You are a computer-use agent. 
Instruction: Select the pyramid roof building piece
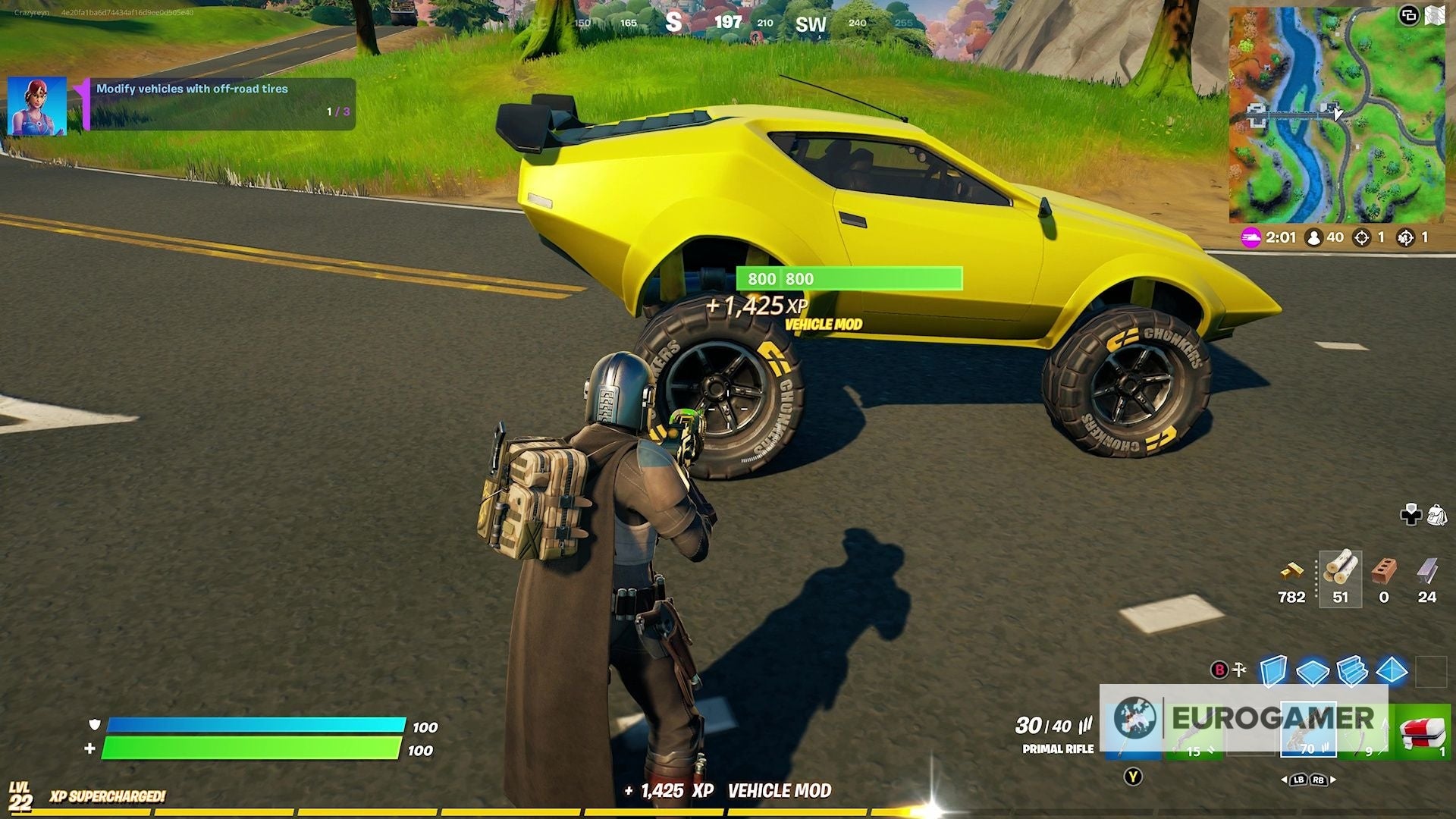(1392, 670)
